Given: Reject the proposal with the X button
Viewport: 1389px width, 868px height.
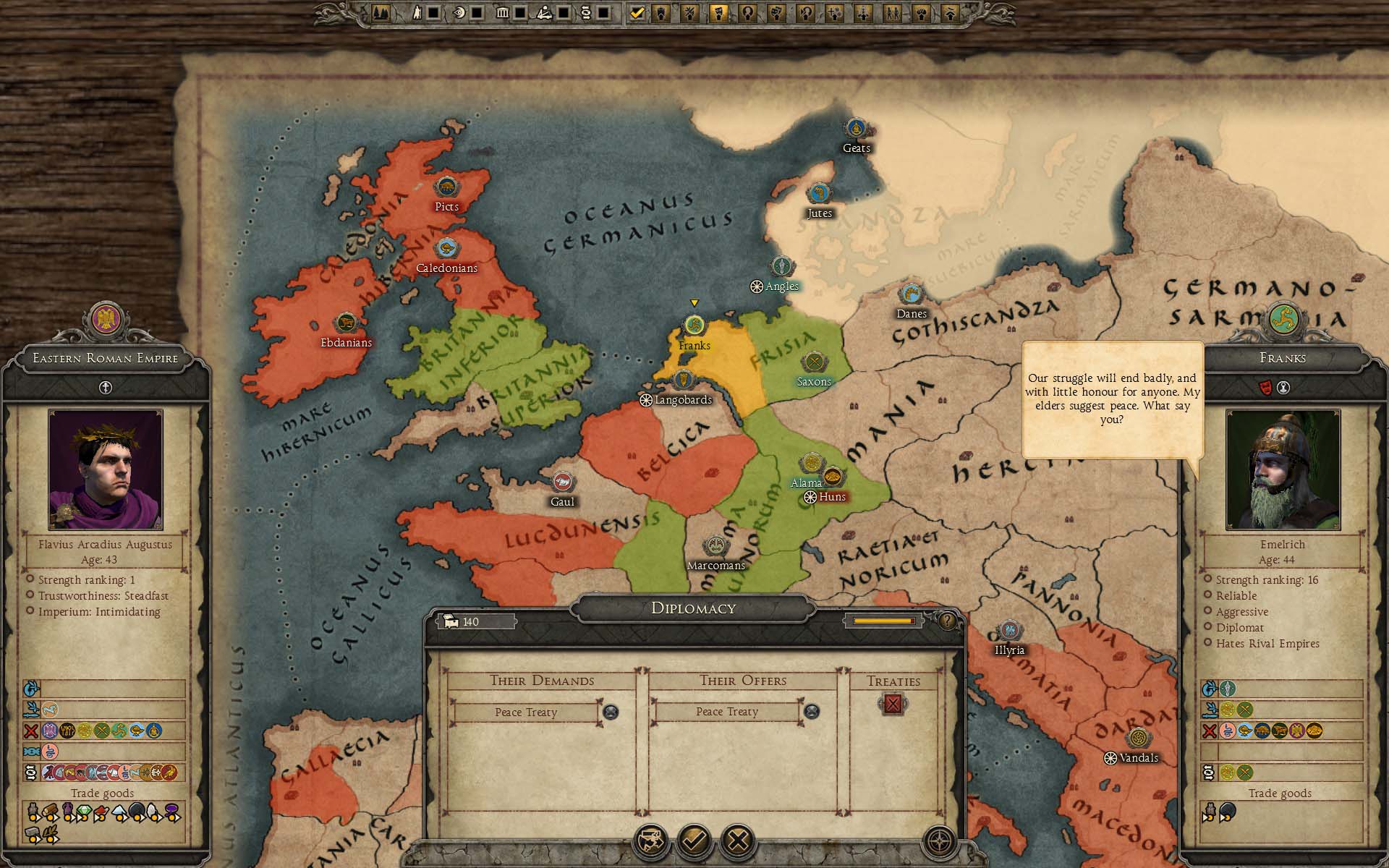Looking at the screenshot, I should click(x=738, y=841).
